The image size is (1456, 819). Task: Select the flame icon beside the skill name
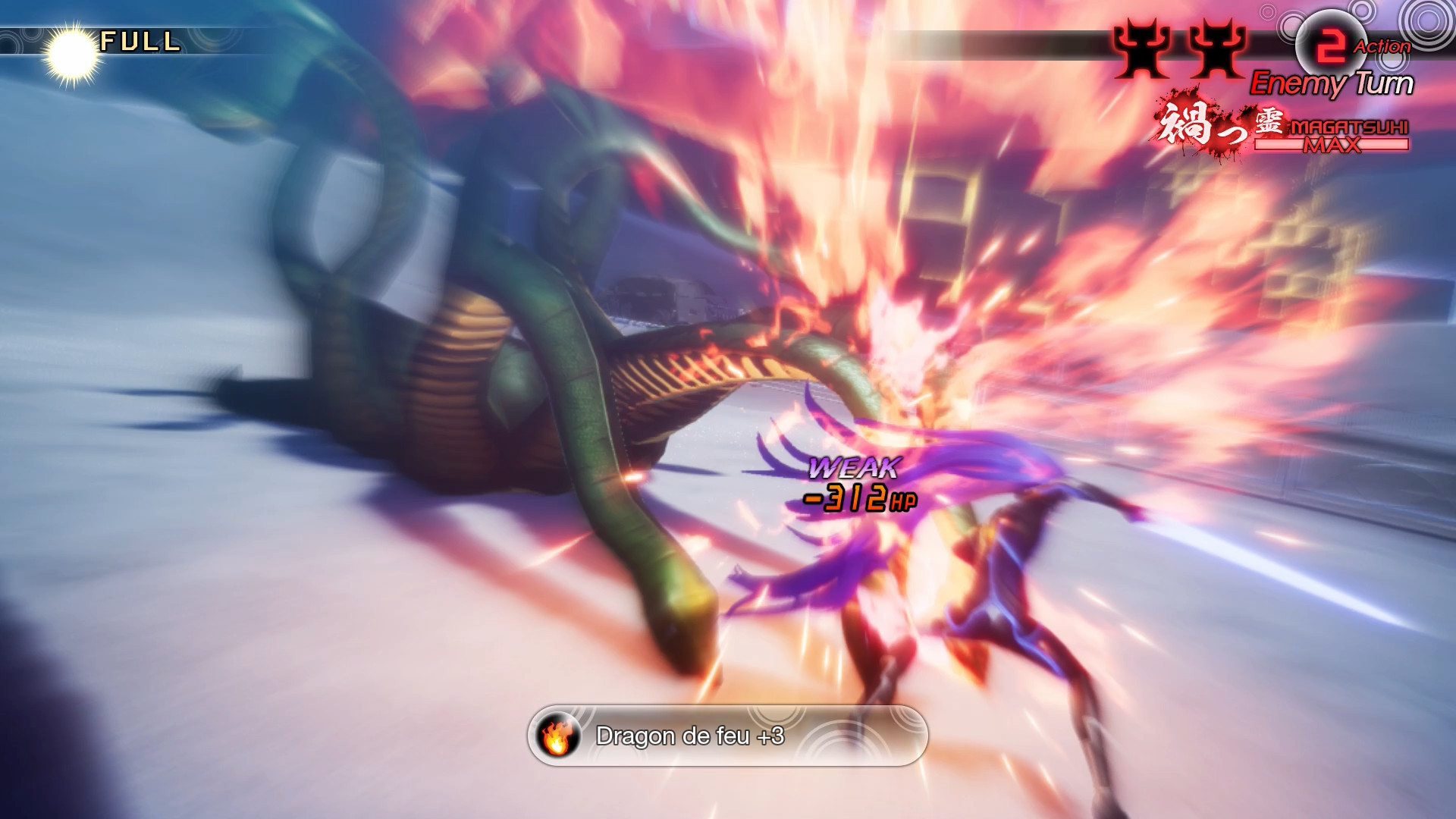coord(557,736)
